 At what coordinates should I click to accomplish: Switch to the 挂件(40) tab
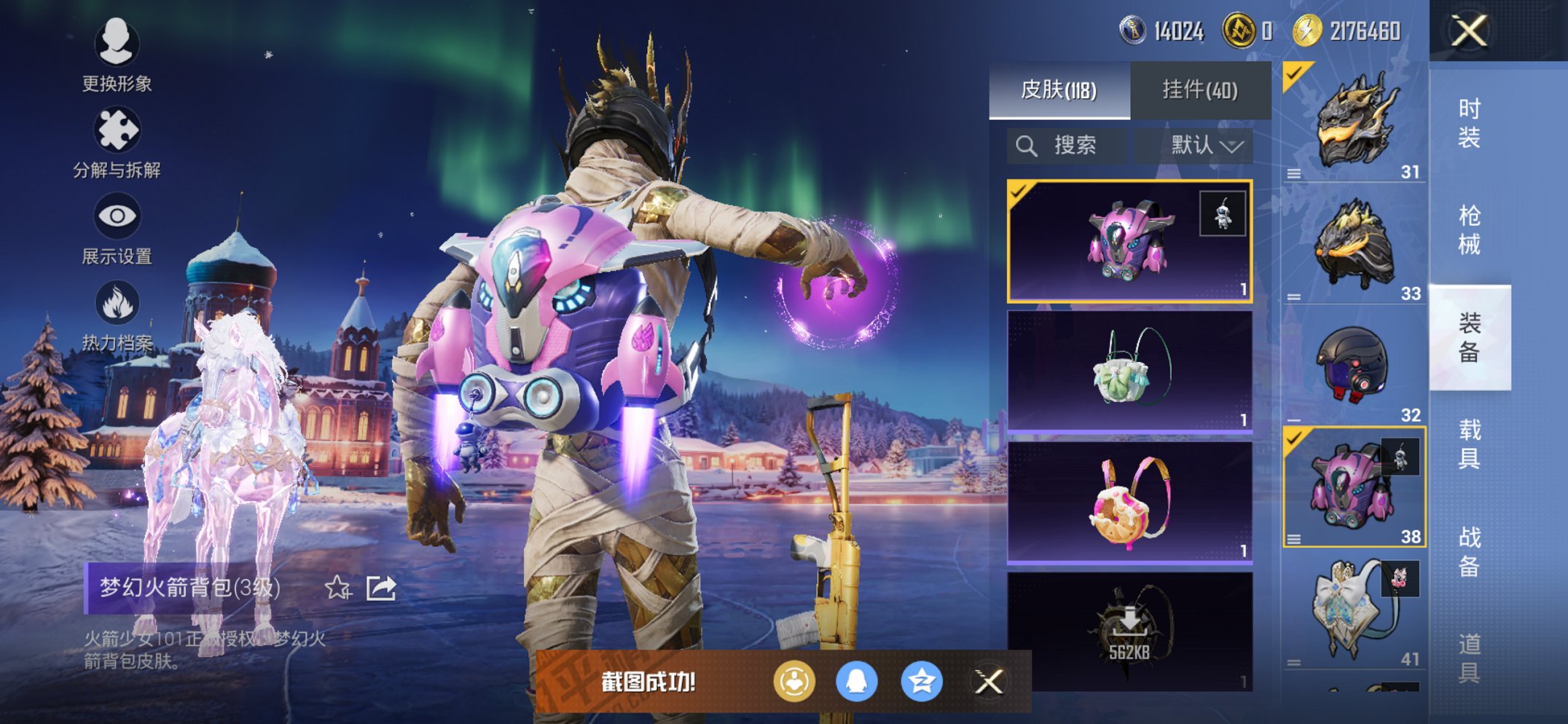click(x=1200, y=90)
